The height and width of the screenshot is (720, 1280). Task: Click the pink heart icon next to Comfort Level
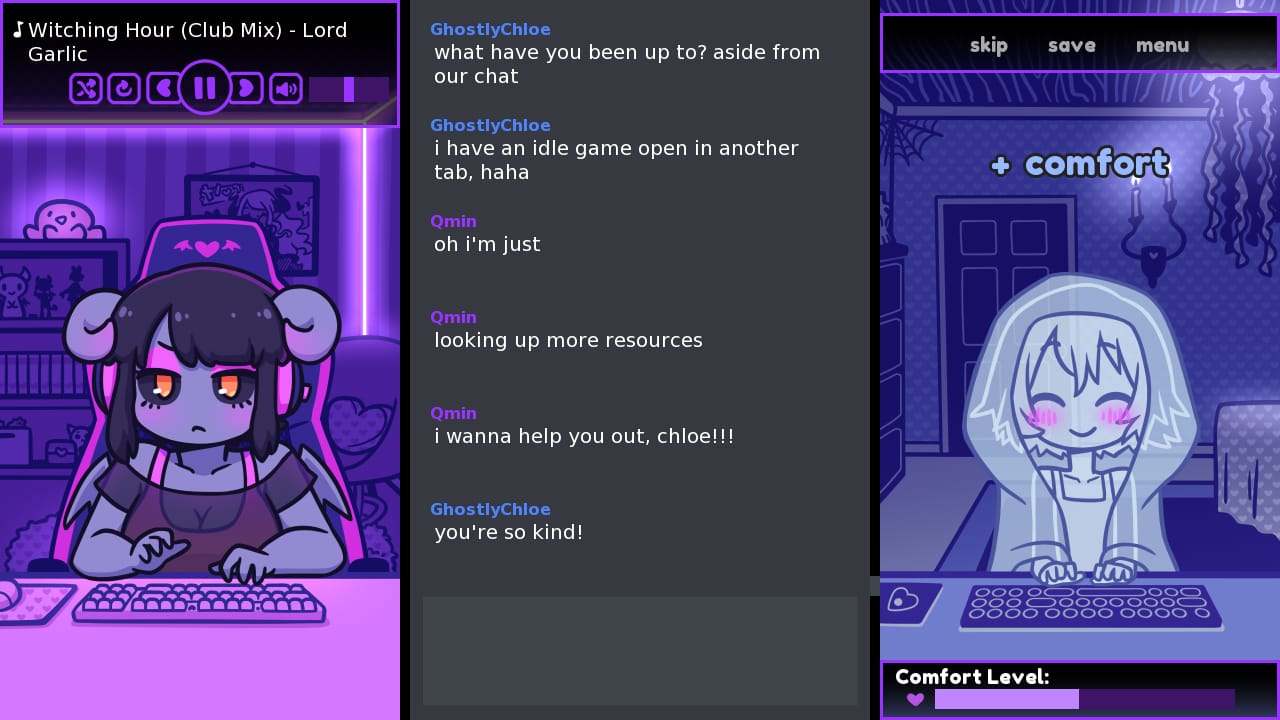(x=914, y=699)
